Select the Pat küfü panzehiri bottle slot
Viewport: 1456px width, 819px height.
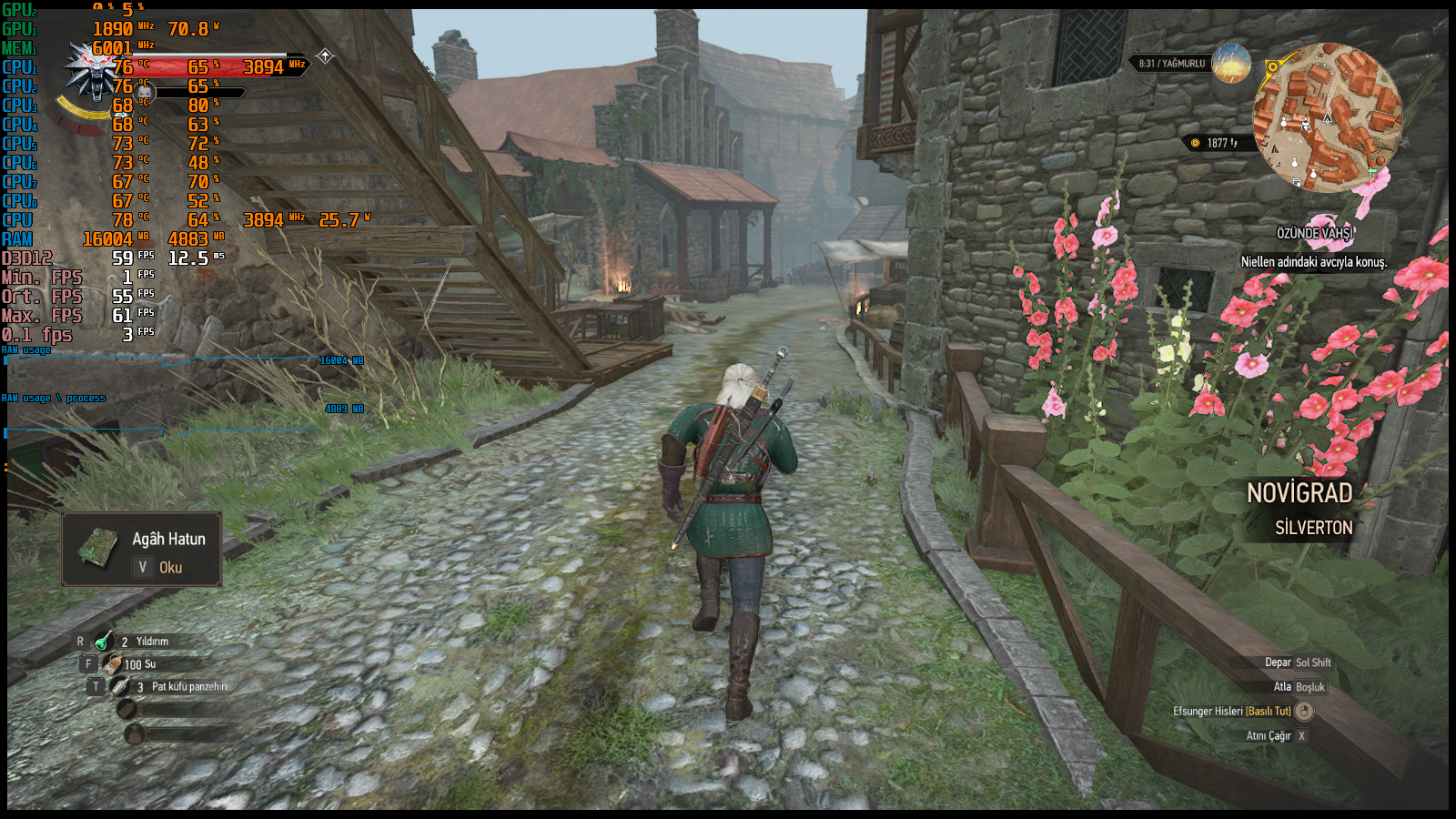pos(120,686)
